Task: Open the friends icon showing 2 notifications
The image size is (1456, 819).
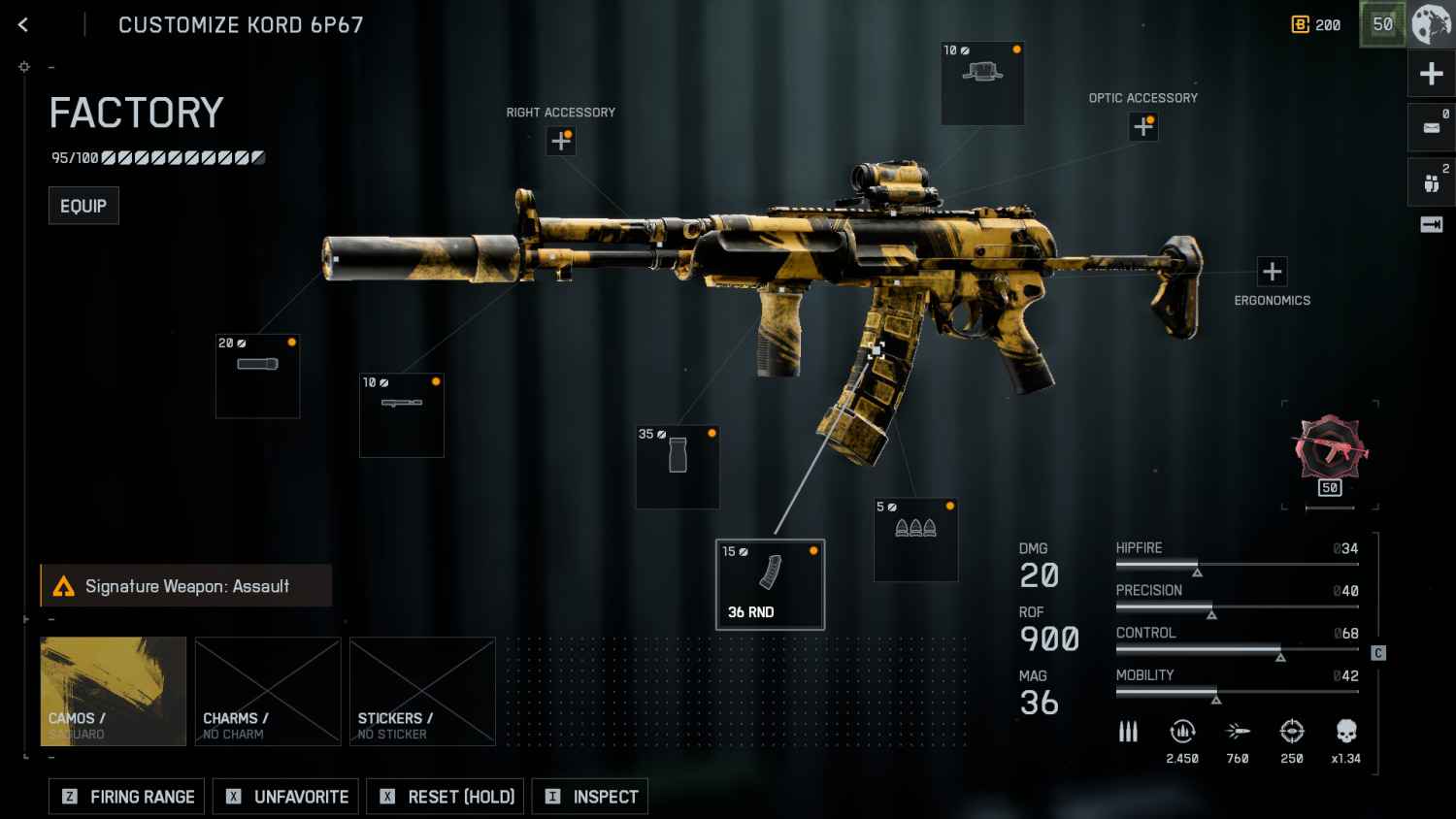Action: click(1431, 181)
